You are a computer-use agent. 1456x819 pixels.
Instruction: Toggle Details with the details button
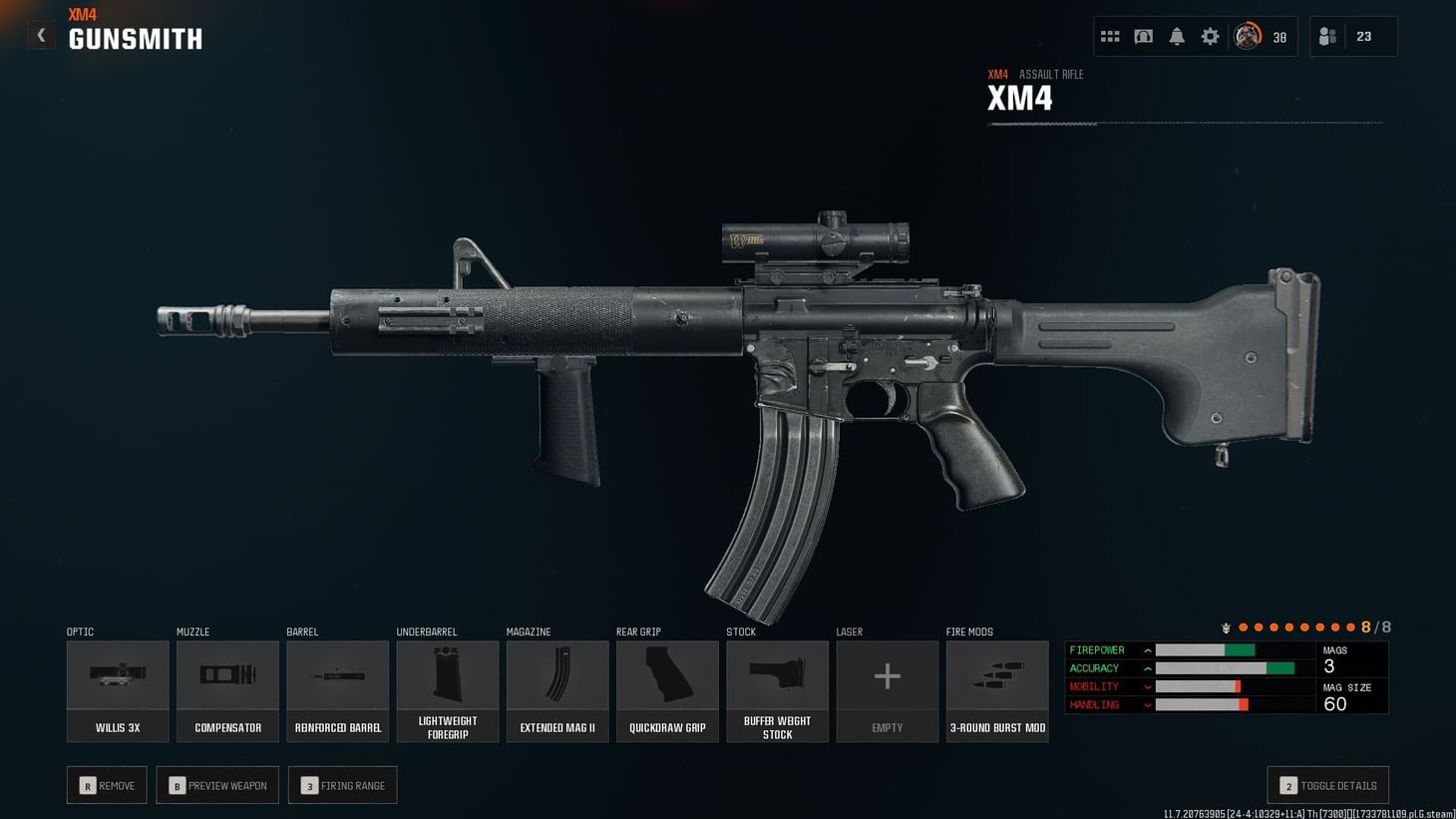tap(1326, 785)
